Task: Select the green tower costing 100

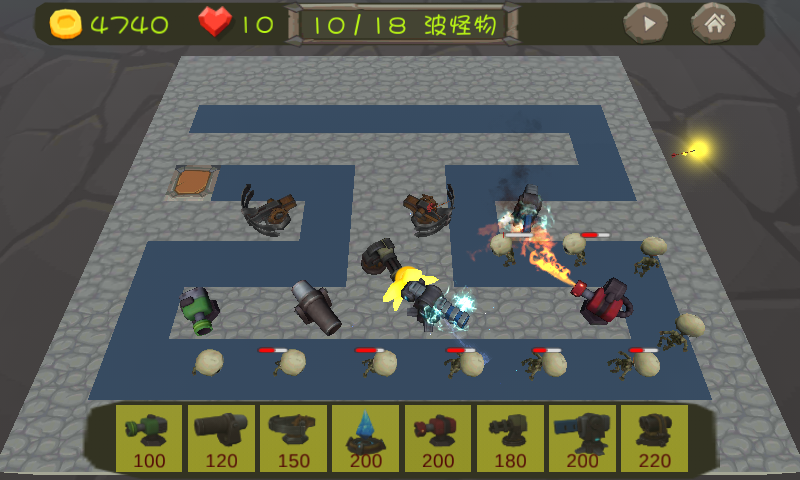Action: coord(149,438)
